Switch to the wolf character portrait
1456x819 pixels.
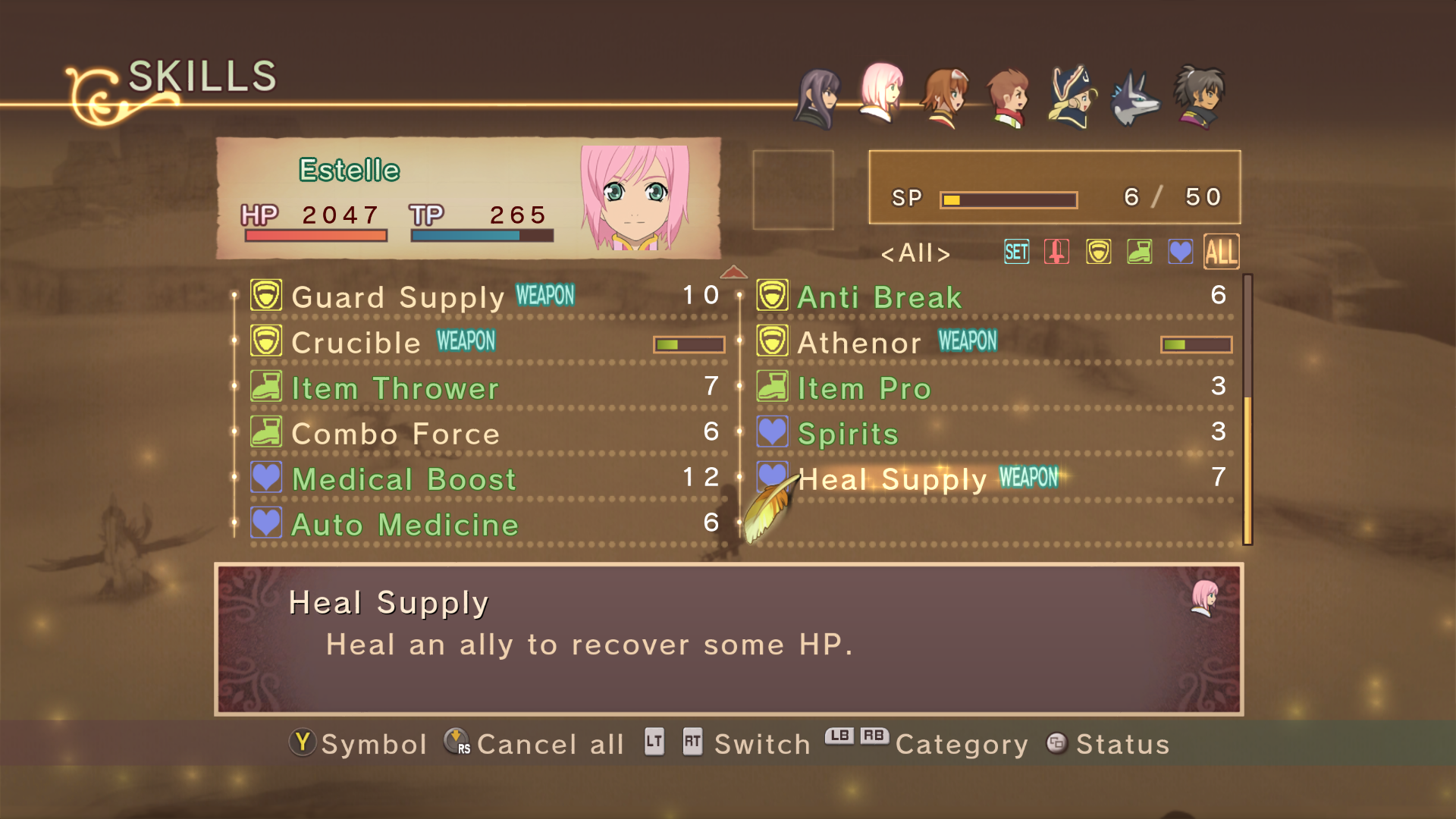(1134, 99)
